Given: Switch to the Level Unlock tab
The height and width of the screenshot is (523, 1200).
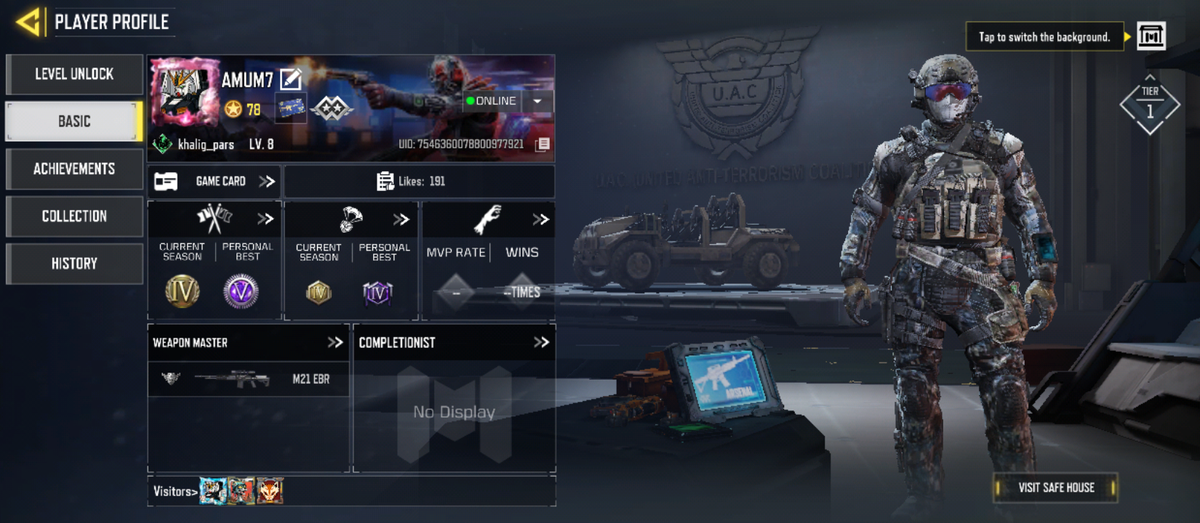Looking at the screenshot, I should tap(74, 74).
